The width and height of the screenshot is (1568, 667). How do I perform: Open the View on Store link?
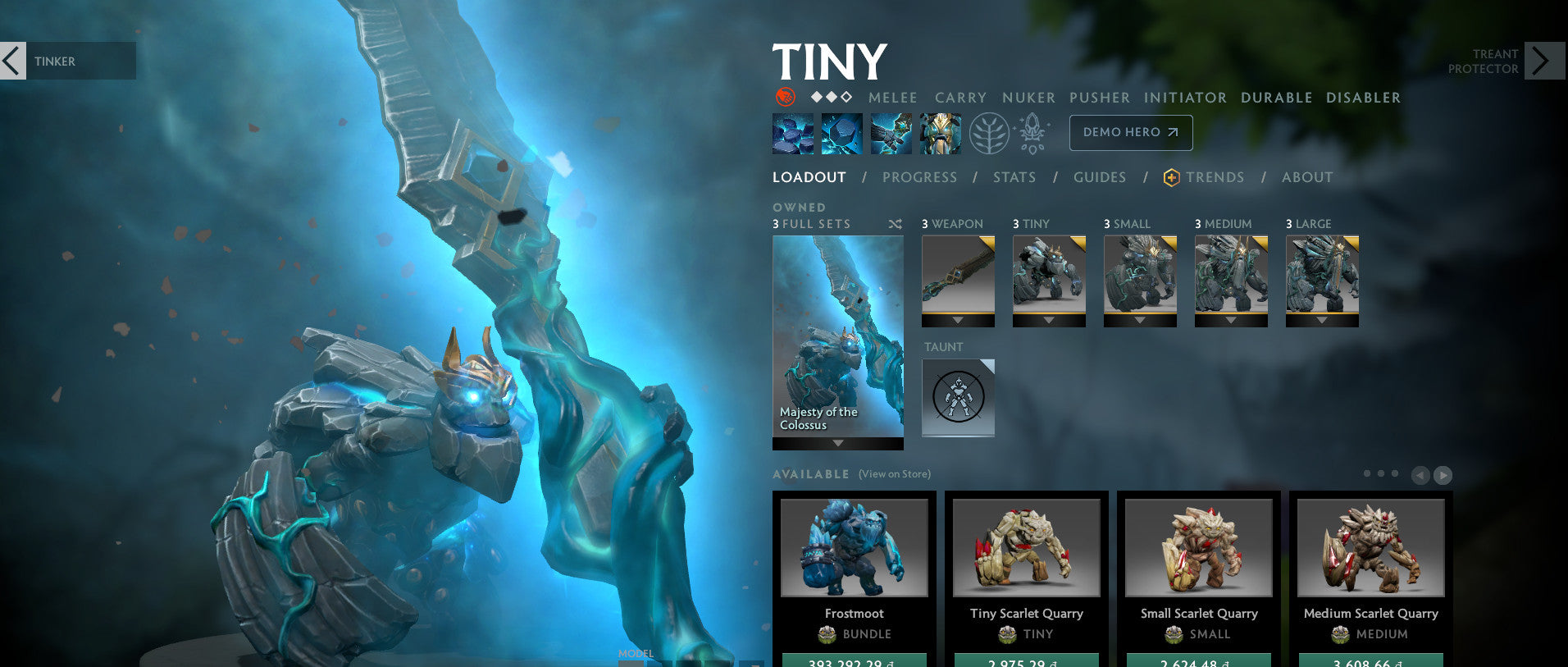[x=893, y=474]
